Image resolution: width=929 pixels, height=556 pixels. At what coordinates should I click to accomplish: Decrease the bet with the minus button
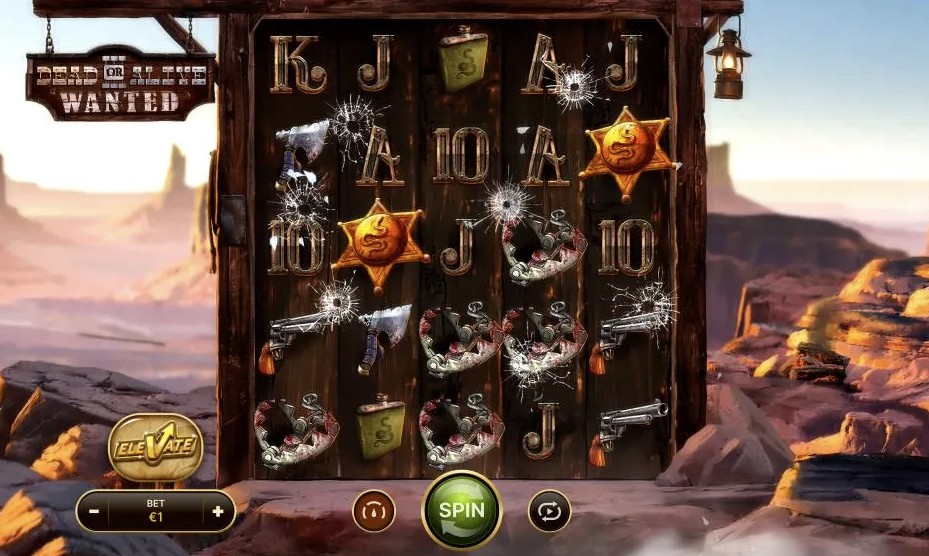pyautogui.click(x=93, y=512)
